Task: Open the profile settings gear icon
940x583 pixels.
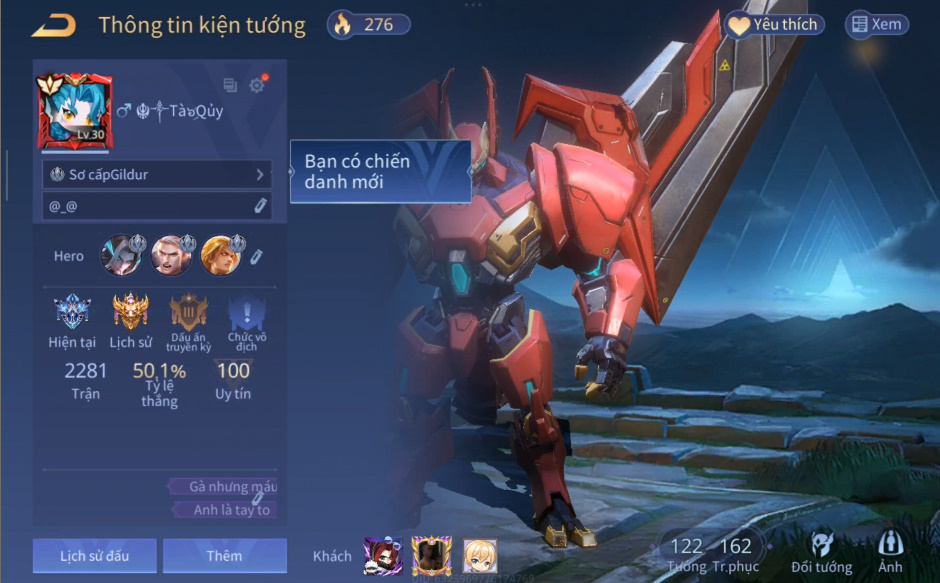Action: click(x=257, y=85)
